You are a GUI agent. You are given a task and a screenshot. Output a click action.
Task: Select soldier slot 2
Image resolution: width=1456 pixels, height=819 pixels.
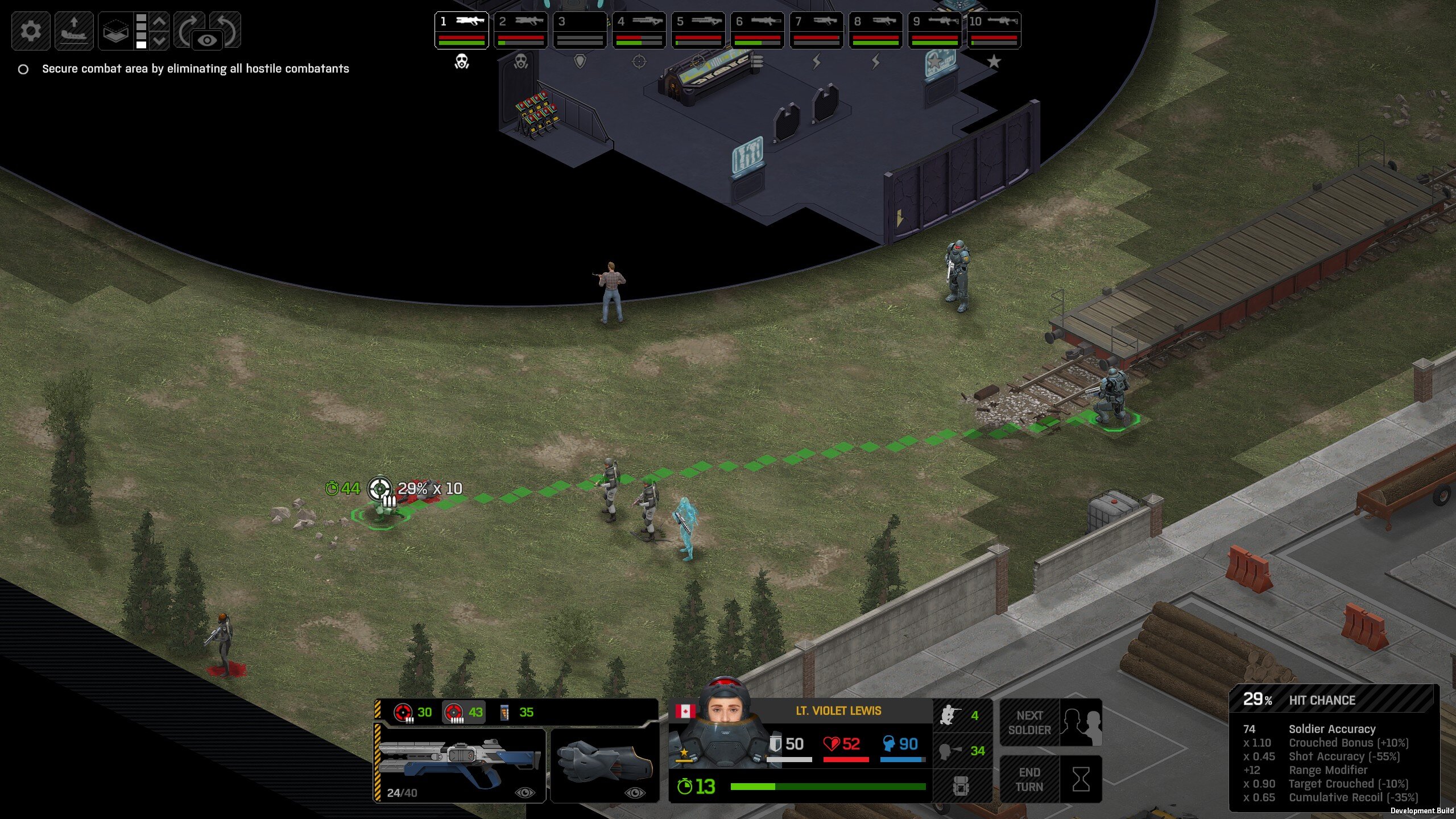[520, 30]
